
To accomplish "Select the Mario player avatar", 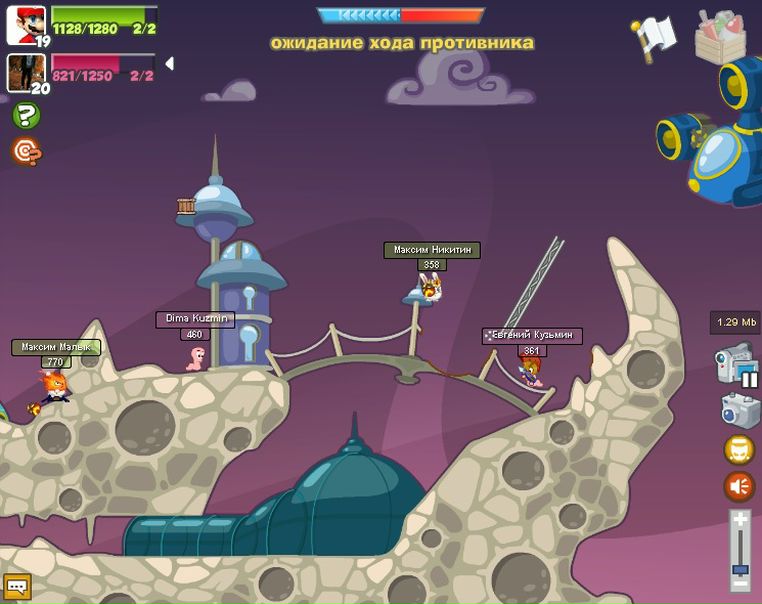I will 25,24.
